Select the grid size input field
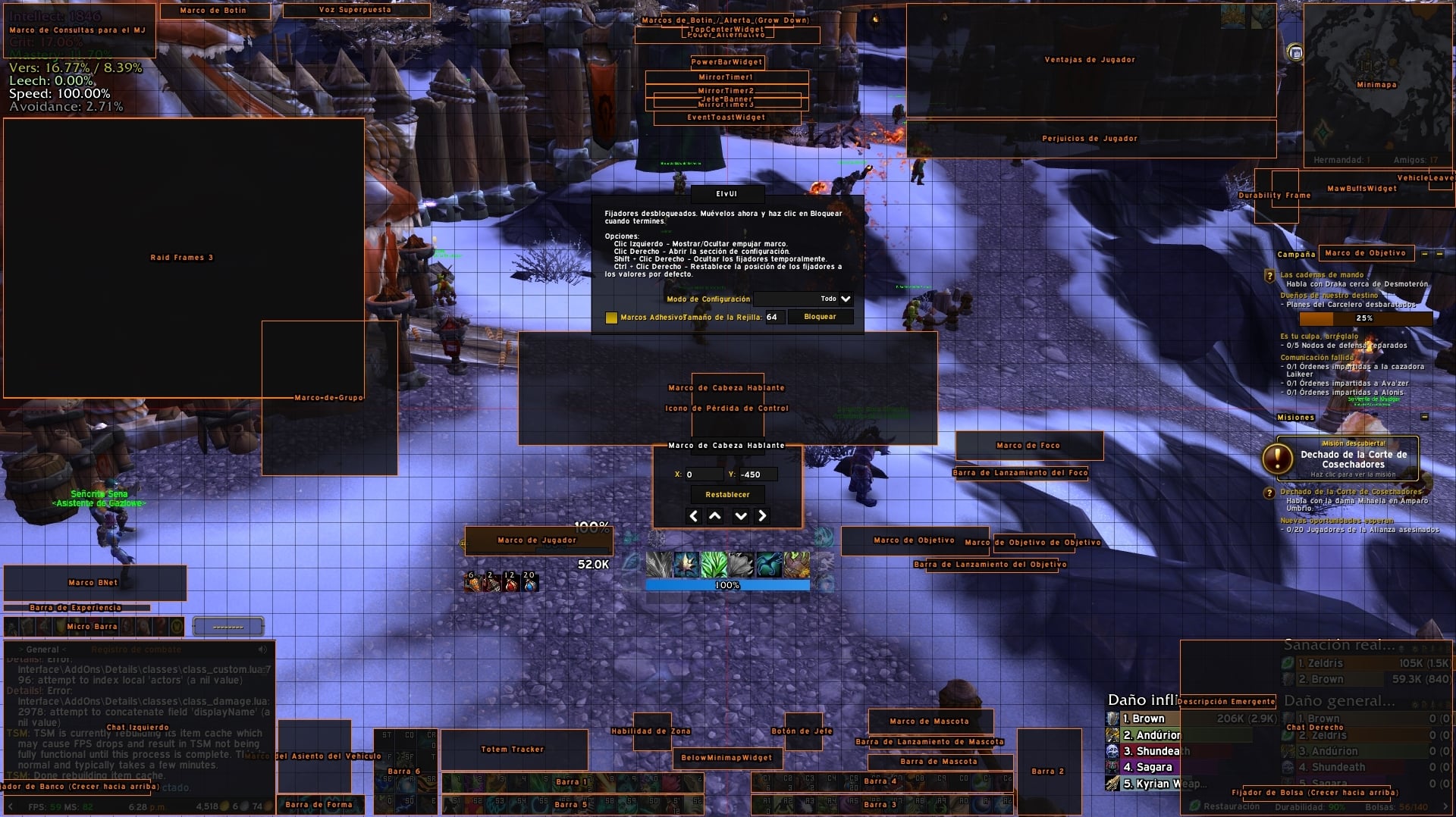The height and width of the screenshot is (817, 1456). coord(773,317)
